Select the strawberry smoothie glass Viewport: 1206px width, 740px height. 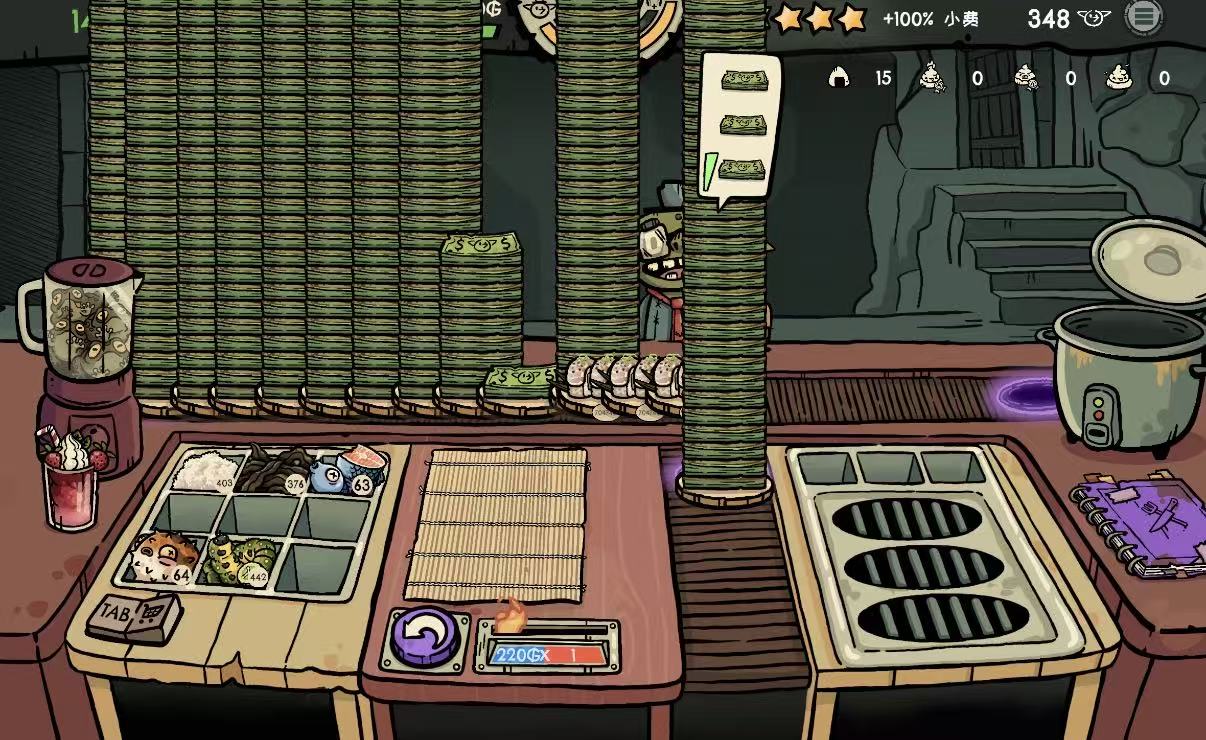coord(72,484)
